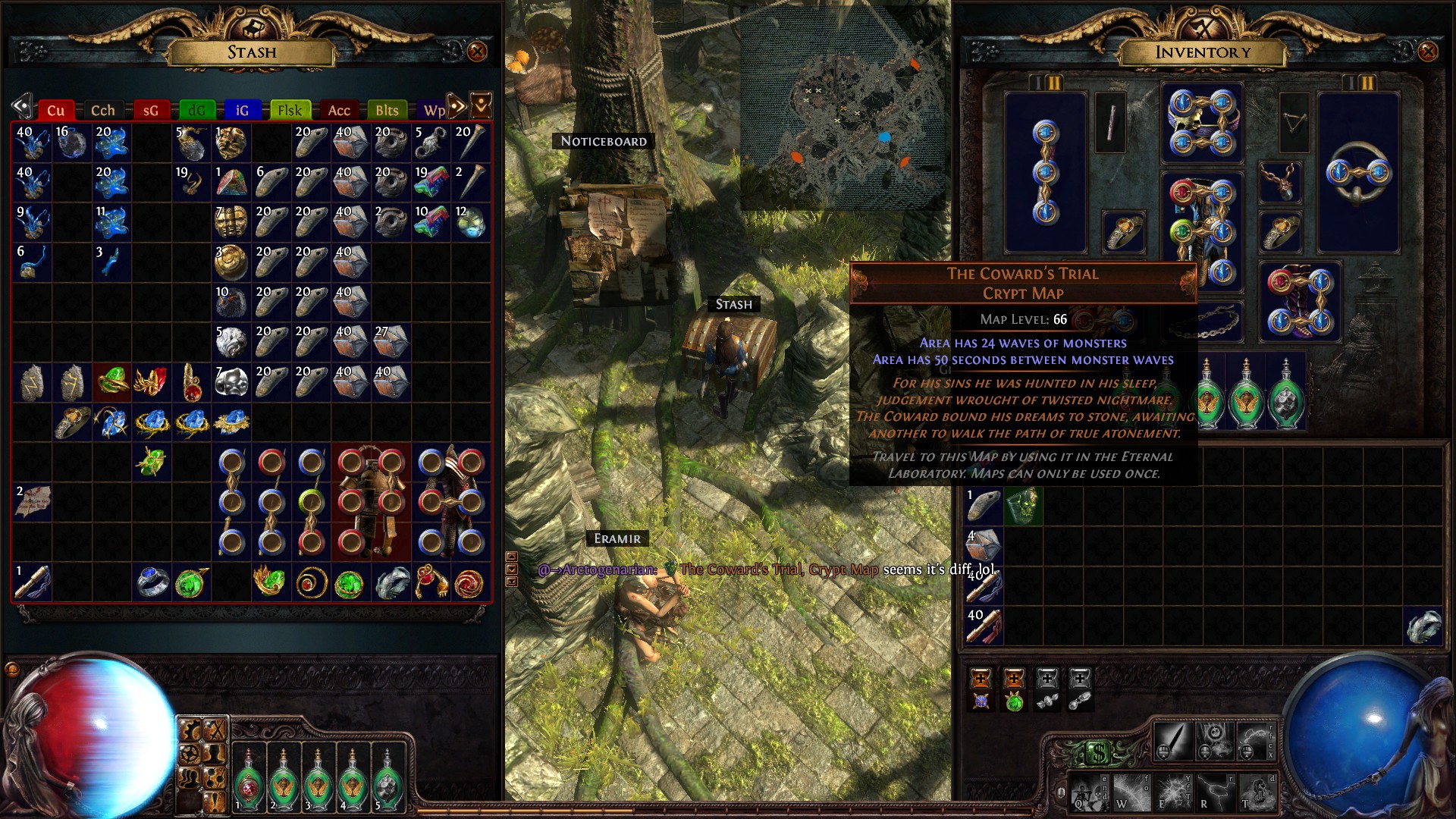Open the microtransaction shop dollar button
This screenshot has width=1456, height=819.
(1099, 752)
